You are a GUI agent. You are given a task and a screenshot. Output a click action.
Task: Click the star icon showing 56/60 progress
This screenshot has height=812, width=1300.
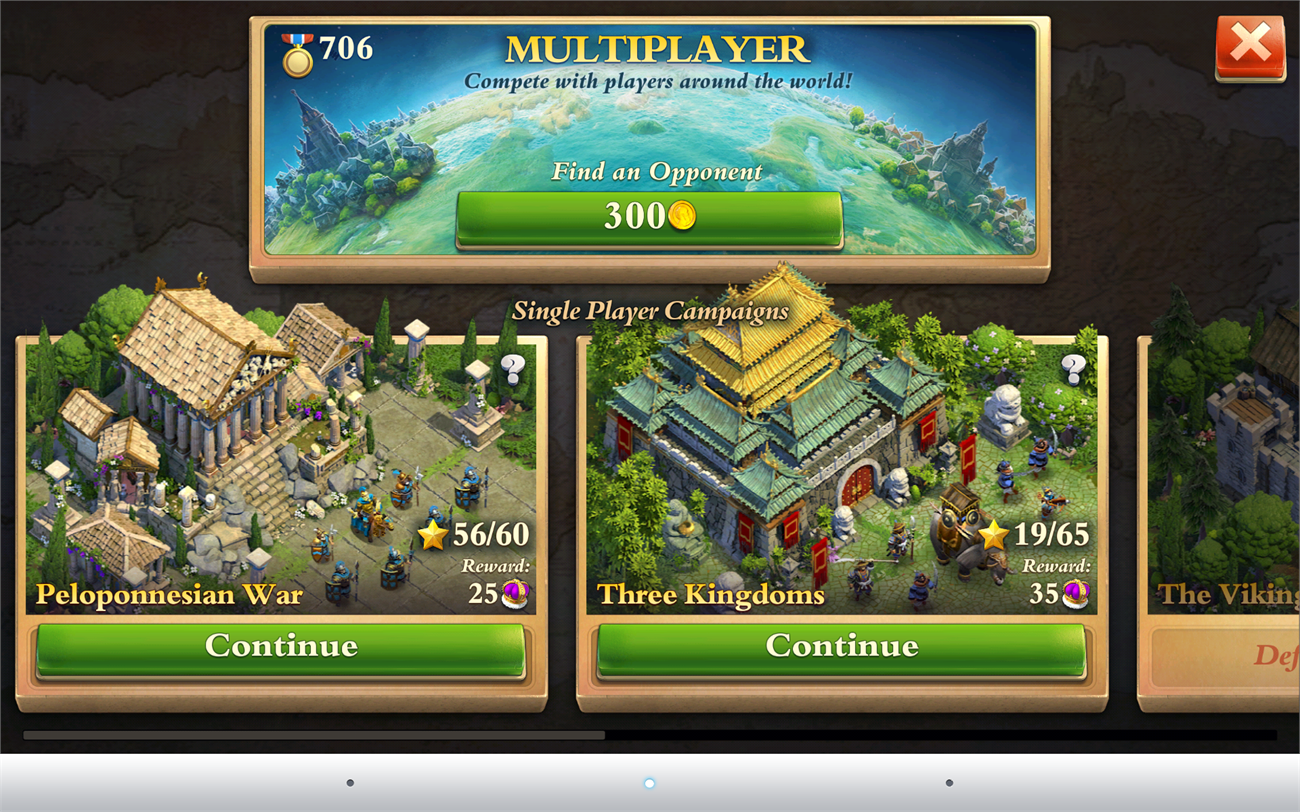pos(432,535)
